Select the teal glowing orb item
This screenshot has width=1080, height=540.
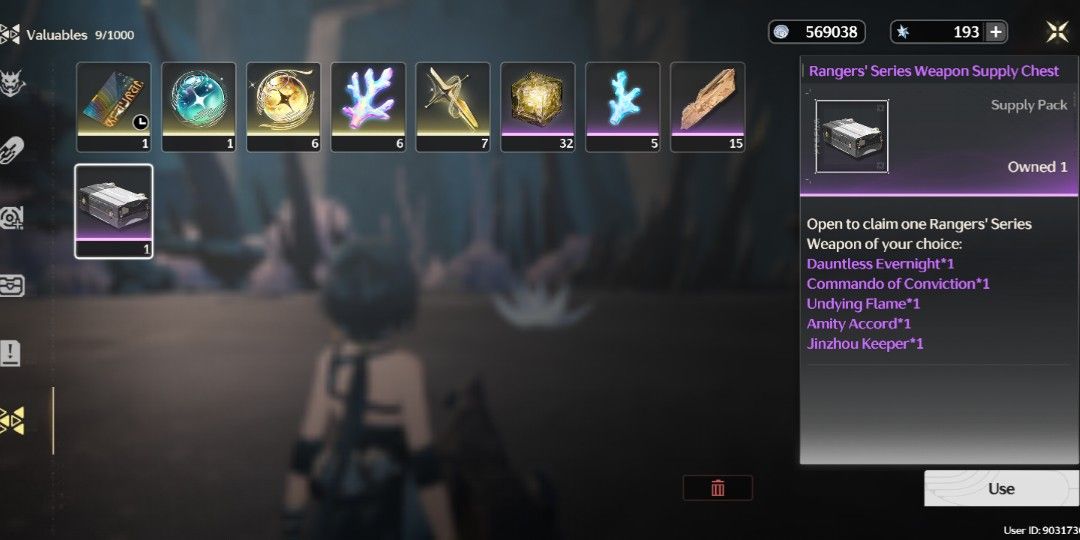tap(198, 106)
